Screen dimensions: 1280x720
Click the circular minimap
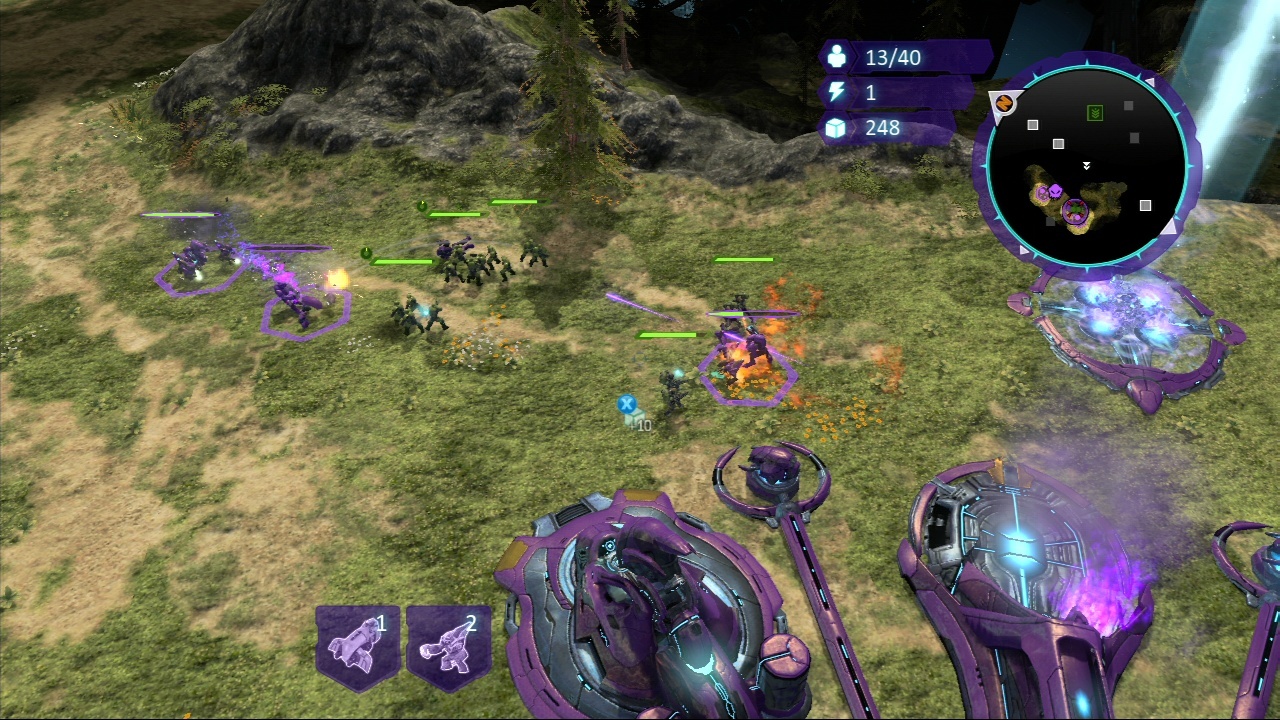[x=1087, y=165]
